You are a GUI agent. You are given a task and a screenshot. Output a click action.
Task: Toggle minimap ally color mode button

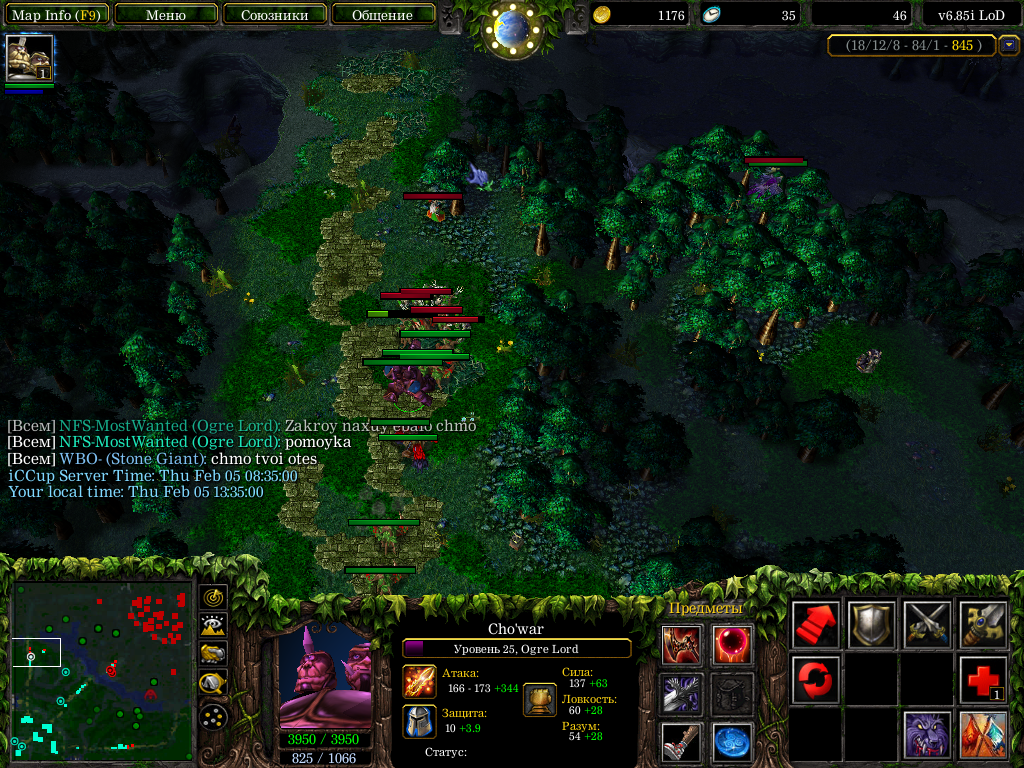[x=213, y=654]
